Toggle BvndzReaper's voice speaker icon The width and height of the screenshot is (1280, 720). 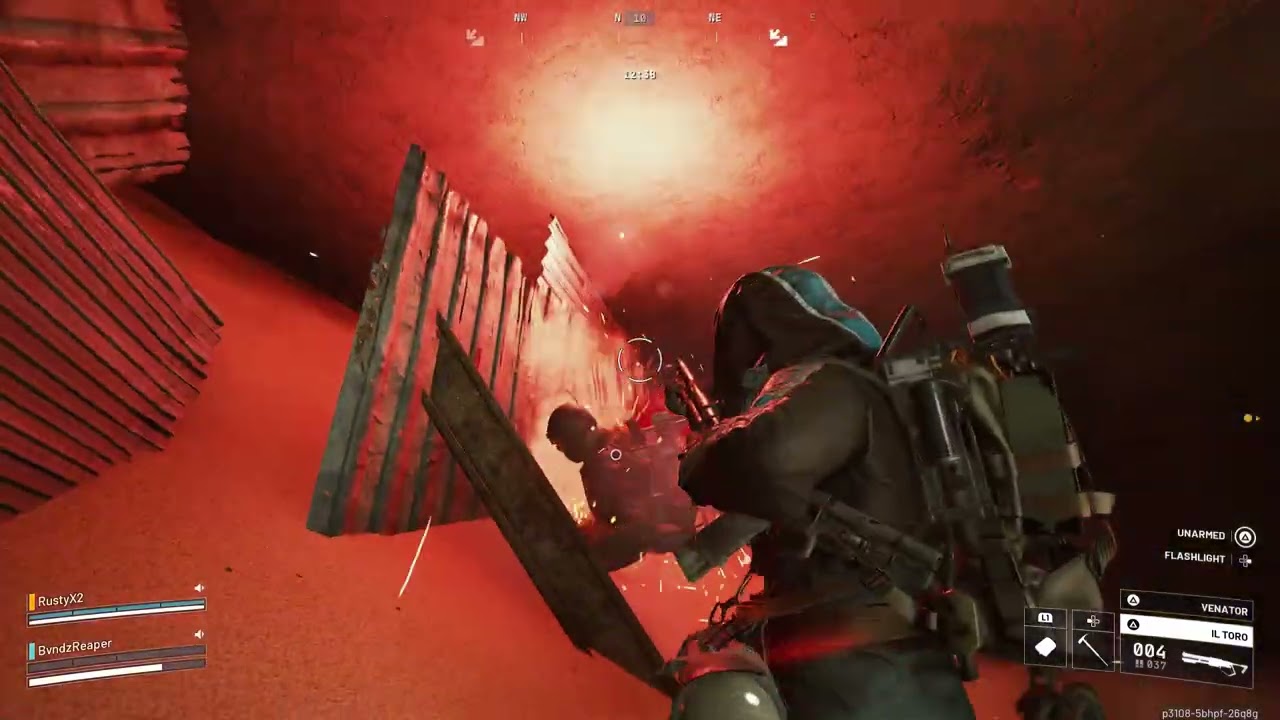pyautogui.click(x=199, y=634)
